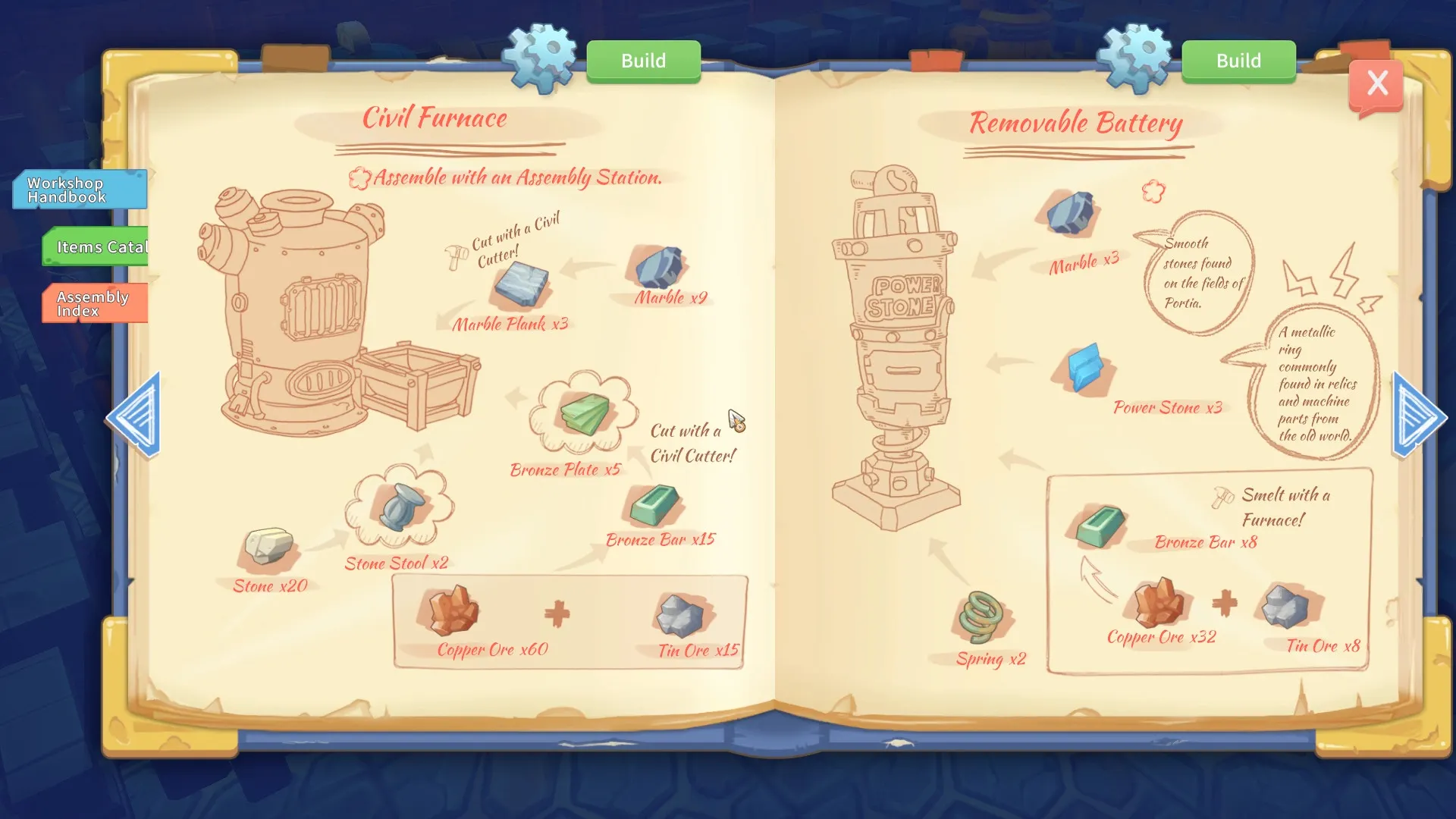Click the Stone Stool x2 icon
The width and height of the screenshot is (1456, 819).
point(402,506)
